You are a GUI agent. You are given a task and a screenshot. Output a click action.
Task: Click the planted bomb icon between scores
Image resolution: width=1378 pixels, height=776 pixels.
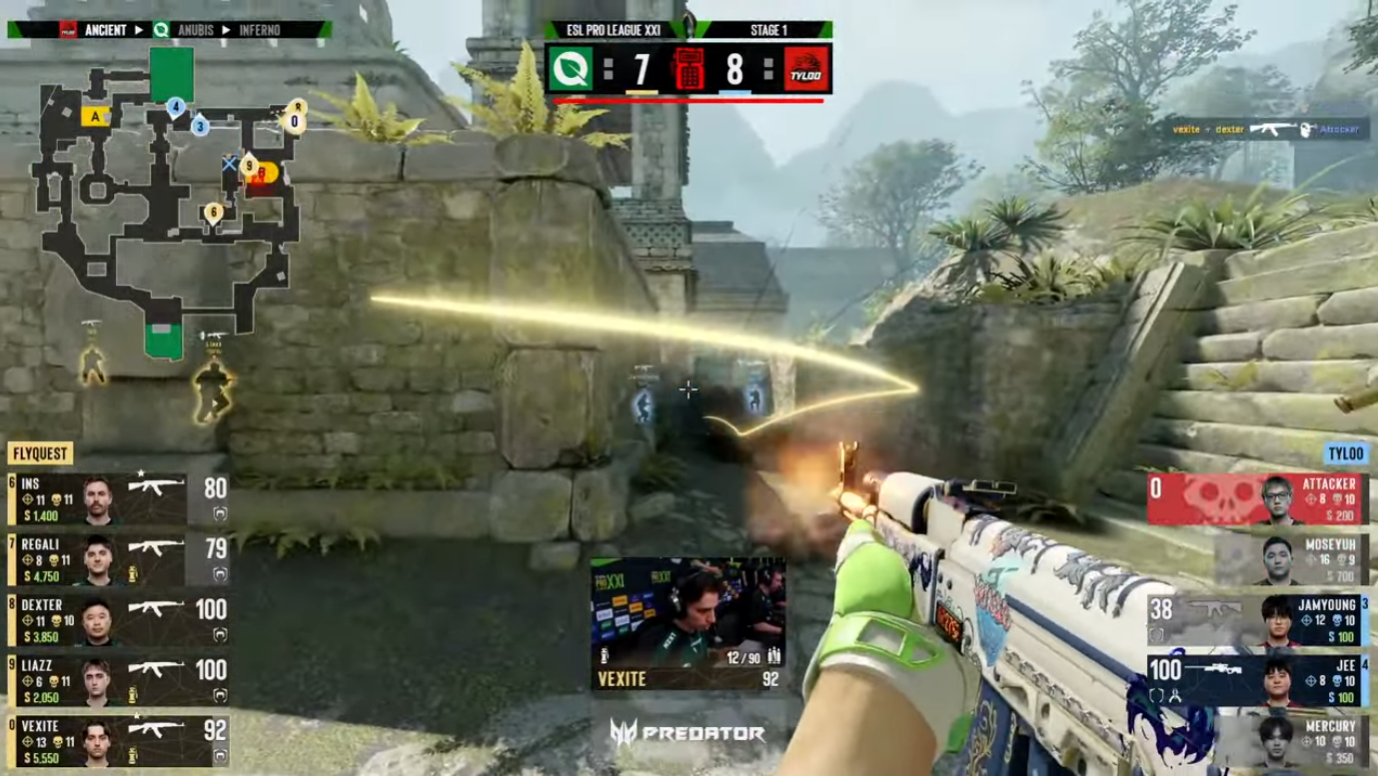(x=687, y=69)
